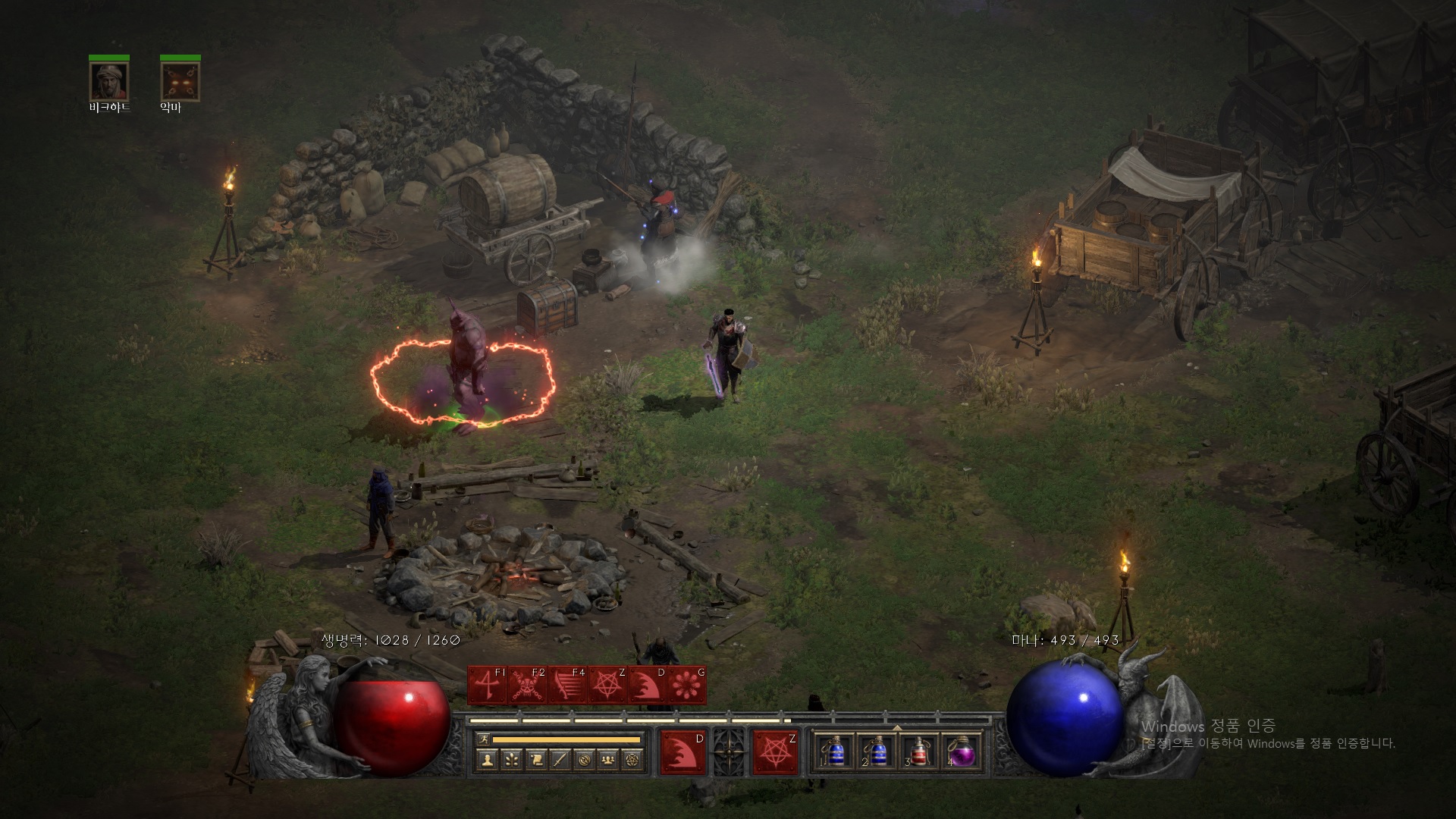Click the round emblem mini menu button

click(584, 759)
